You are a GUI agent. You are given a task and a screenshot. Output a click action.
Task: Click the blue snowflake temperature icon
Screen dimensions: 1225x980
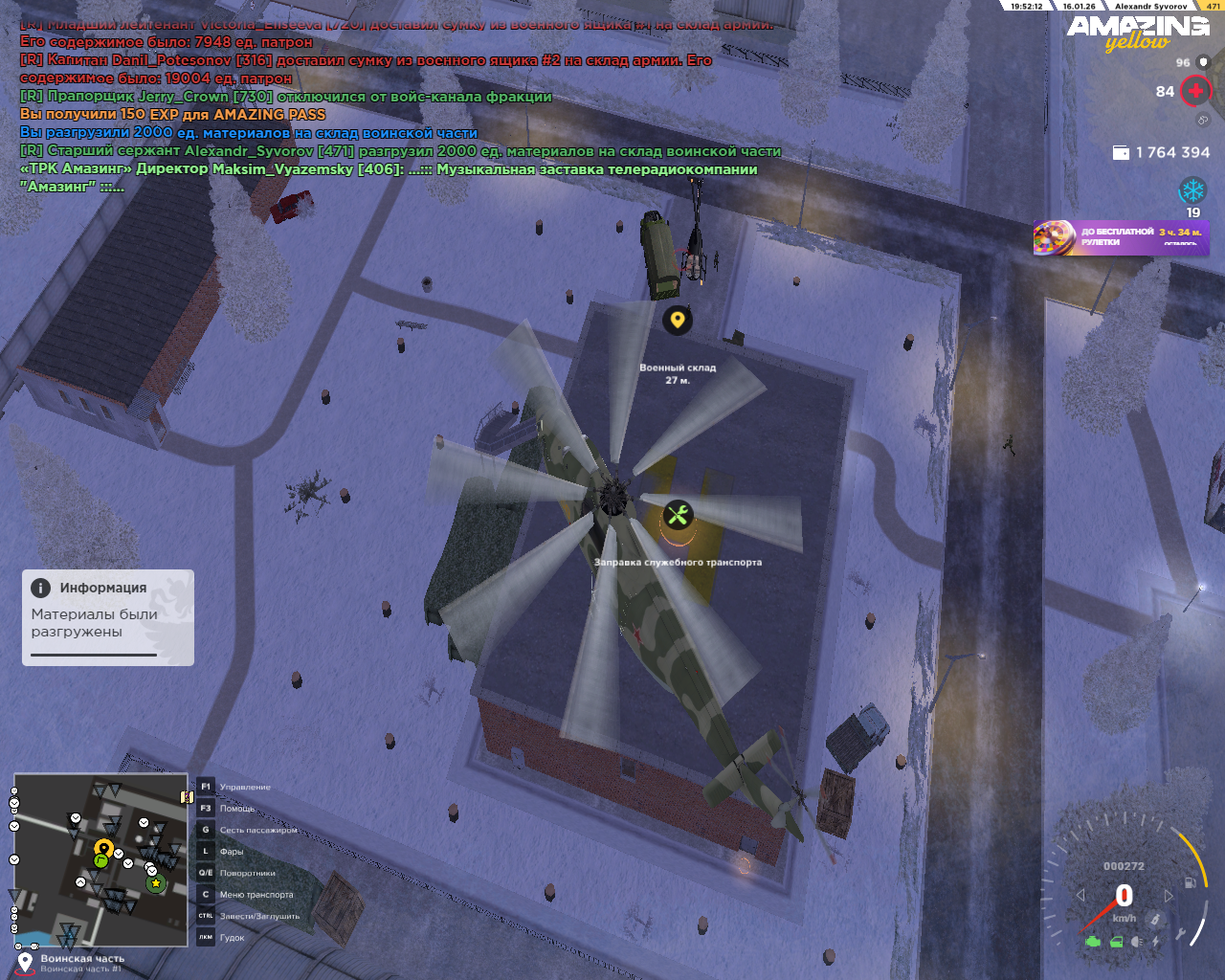1192,189
